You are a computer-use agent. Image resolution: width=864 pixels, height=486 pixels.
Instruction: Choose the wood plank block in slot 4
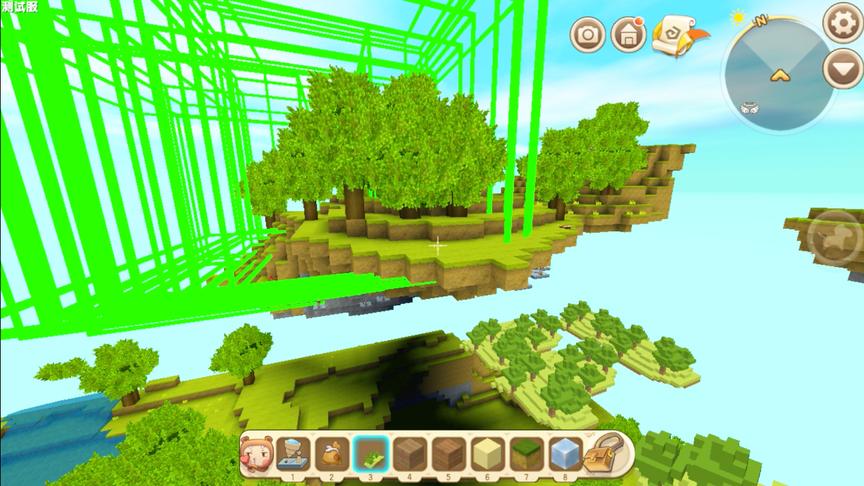pyautogui.click(x=409, y=454)
